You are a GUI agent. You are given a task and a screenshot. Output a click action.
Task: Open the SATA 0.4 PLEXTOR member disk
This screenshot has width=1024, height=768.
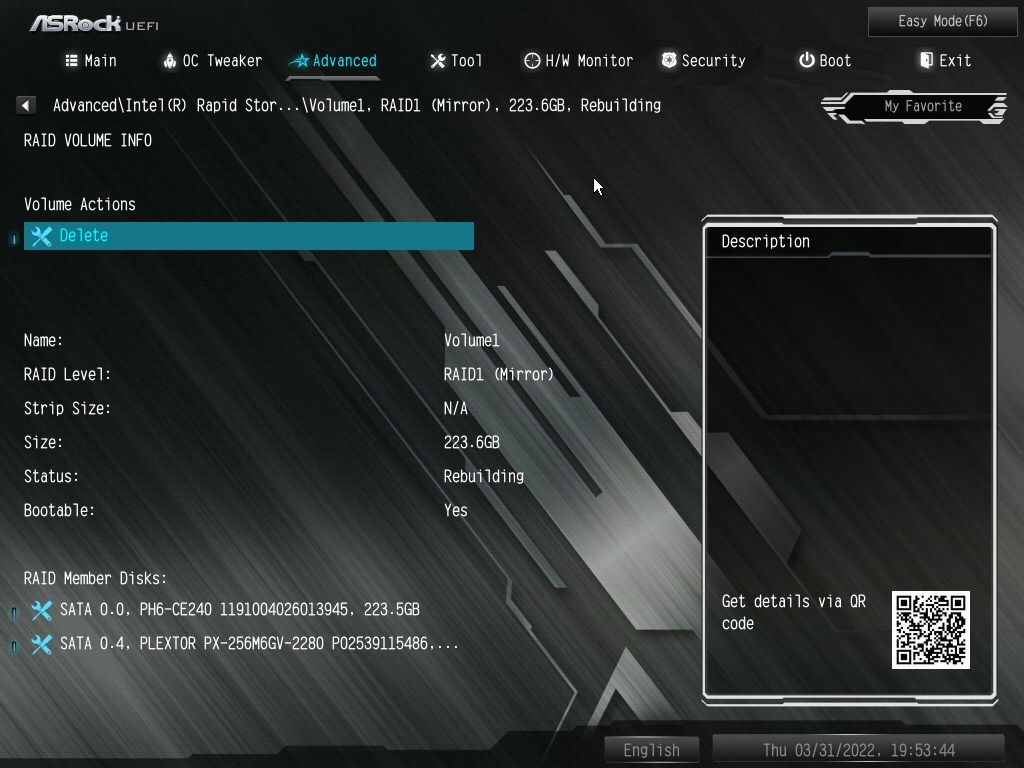[x=259, y=644]
